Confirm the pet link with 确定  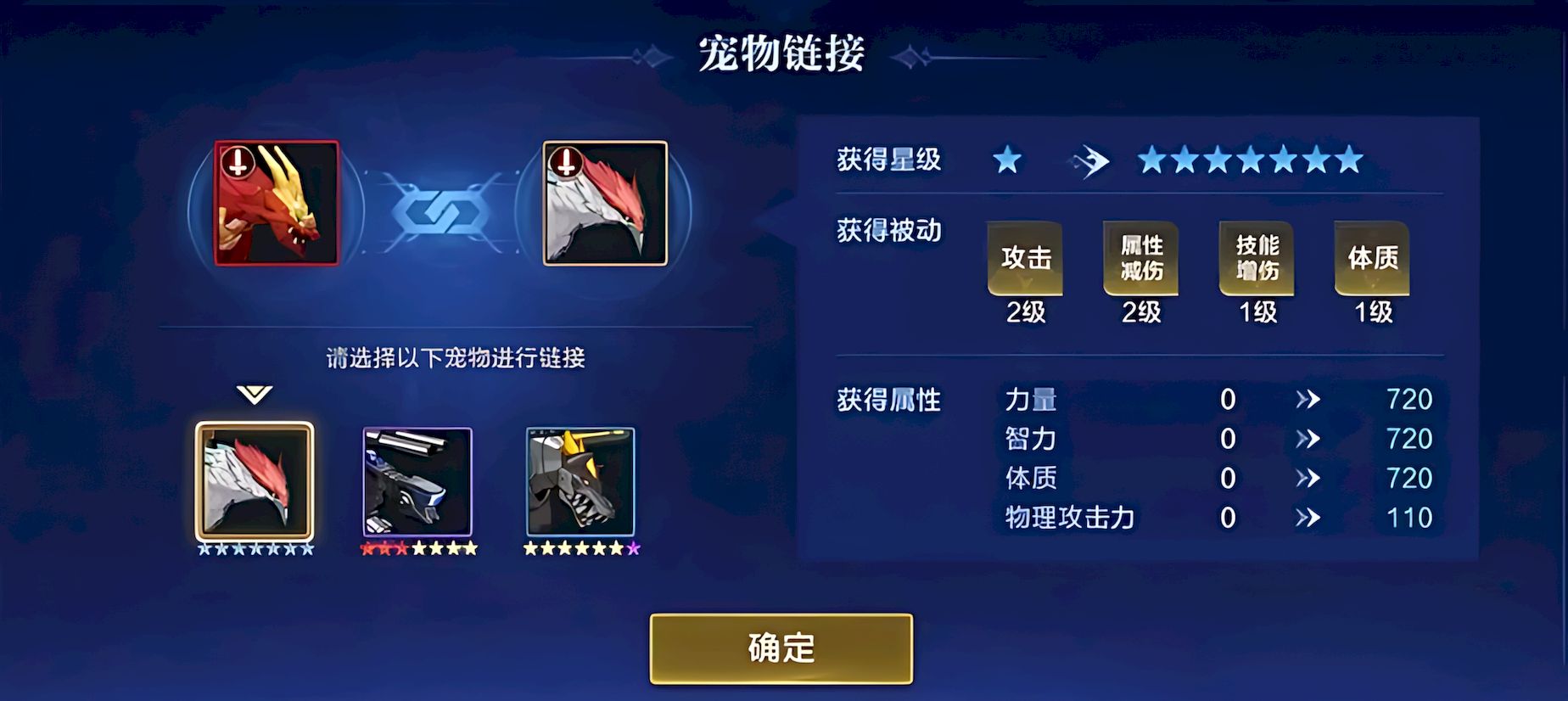781,648
